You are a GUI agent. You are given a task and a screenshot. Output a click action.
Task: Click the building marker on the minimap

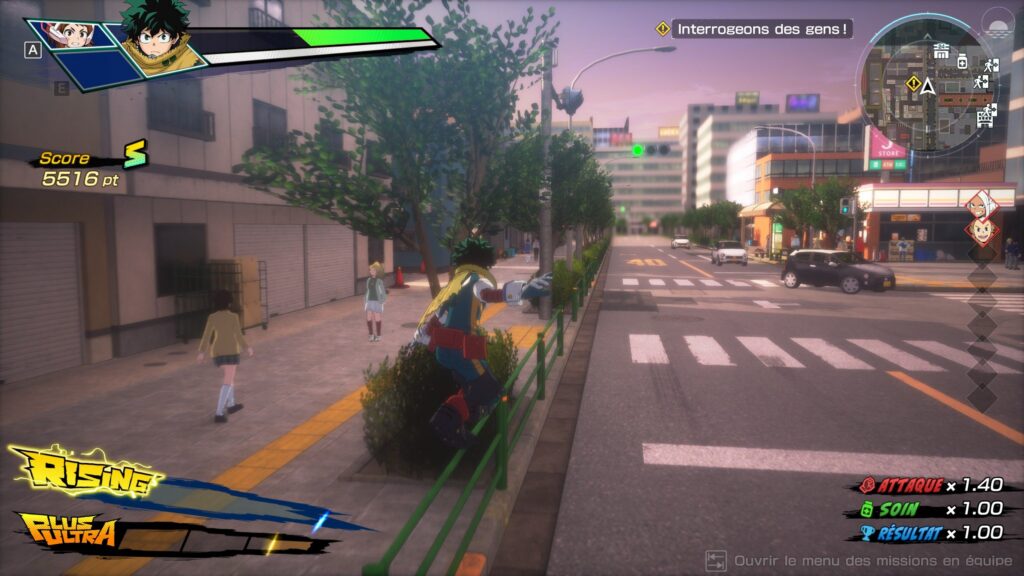[941, 49]
